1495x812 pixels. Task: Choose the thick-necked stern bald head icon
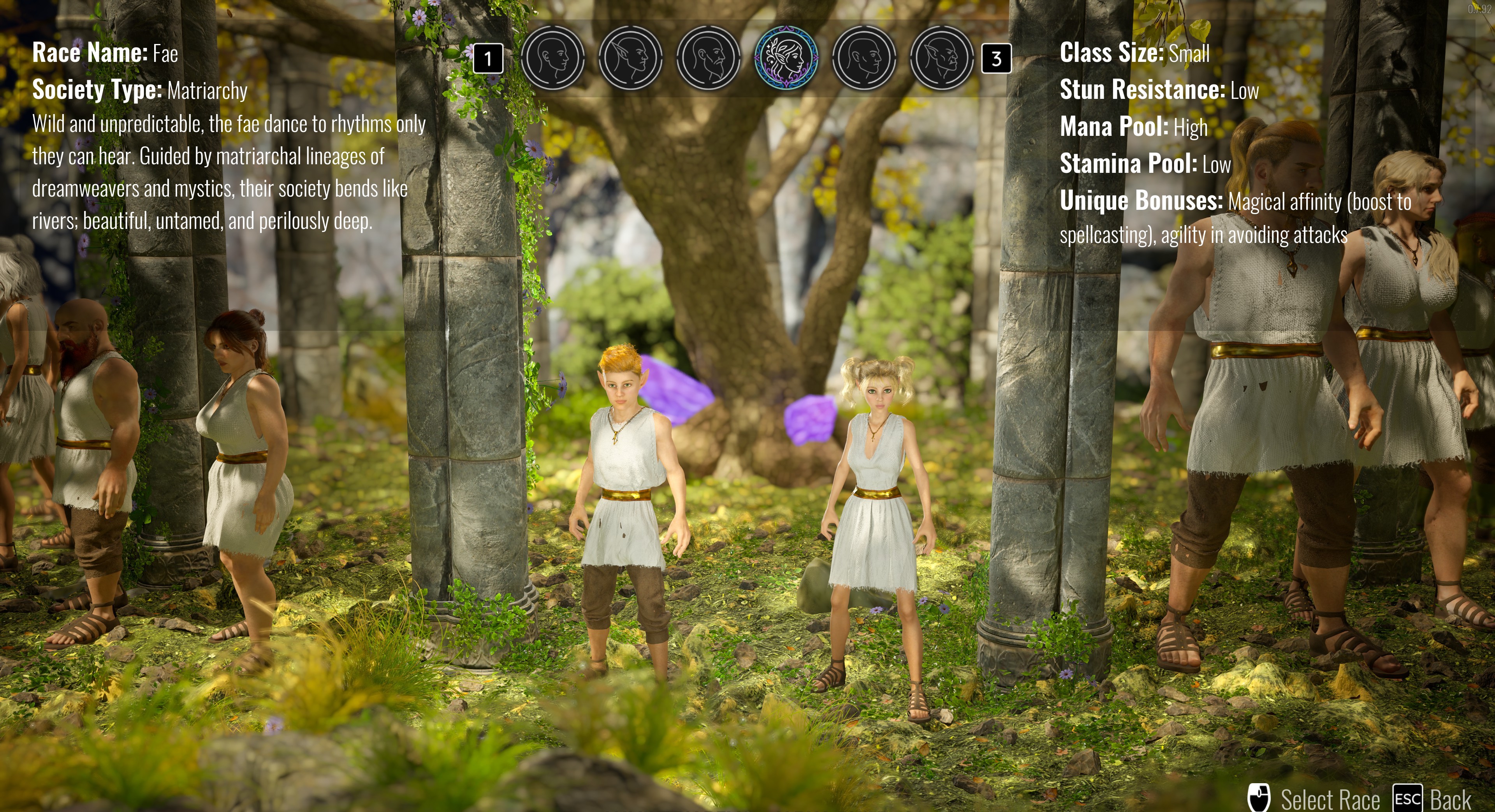864,58
